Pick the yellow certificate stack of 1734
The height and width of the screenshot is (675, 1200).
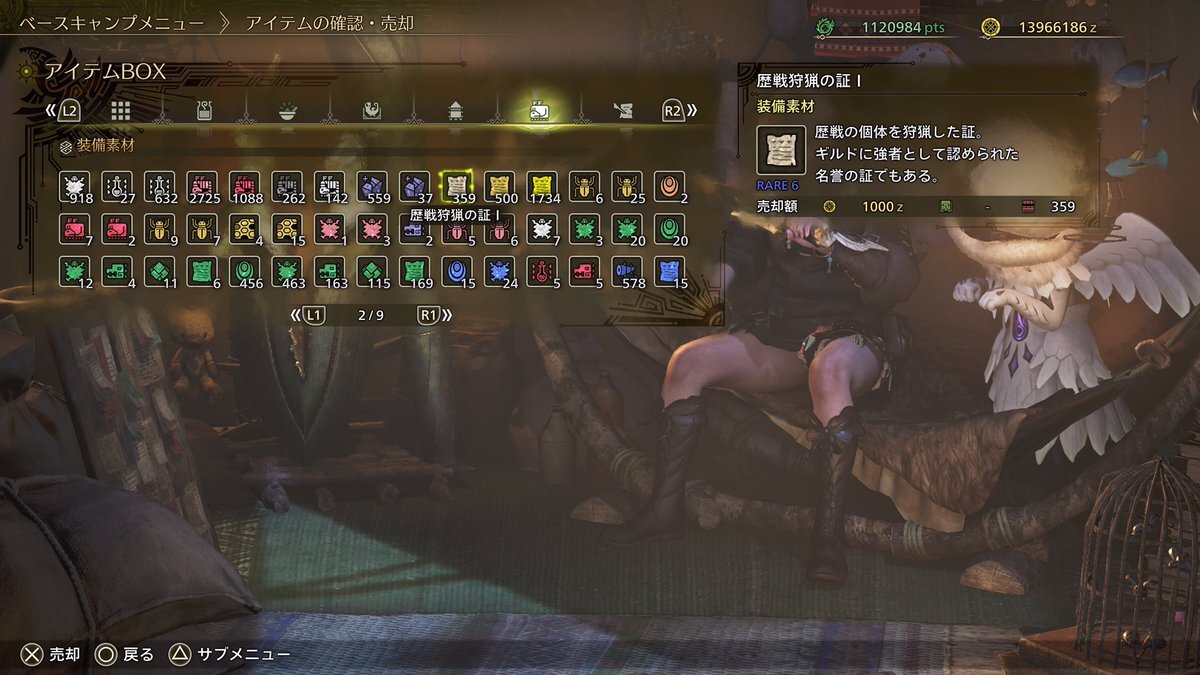(542, 186)
